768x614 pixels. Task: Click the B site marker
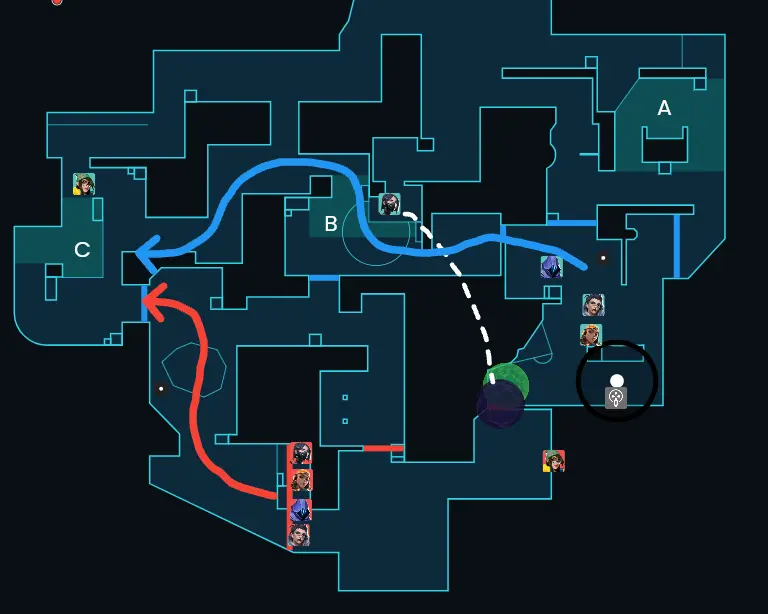[x=331, y=224]
